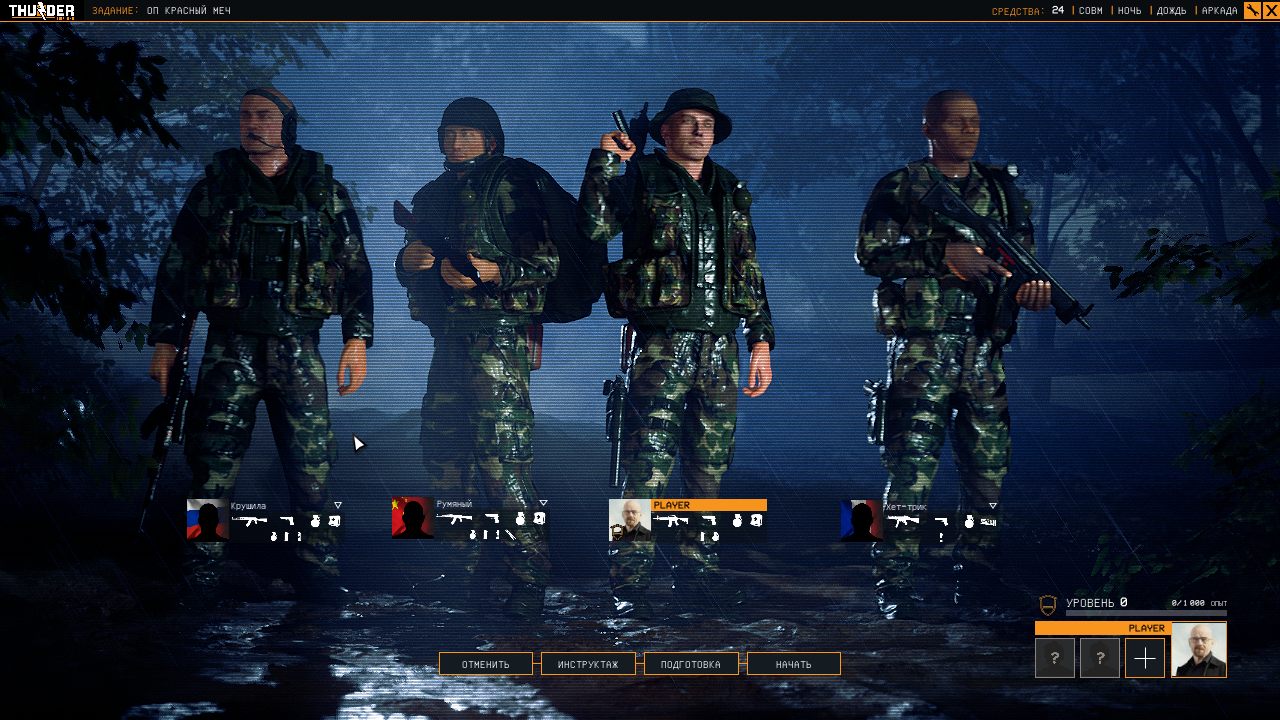
Task: Expand Крушила's loadout dropdown arrow
Action: 338,504
